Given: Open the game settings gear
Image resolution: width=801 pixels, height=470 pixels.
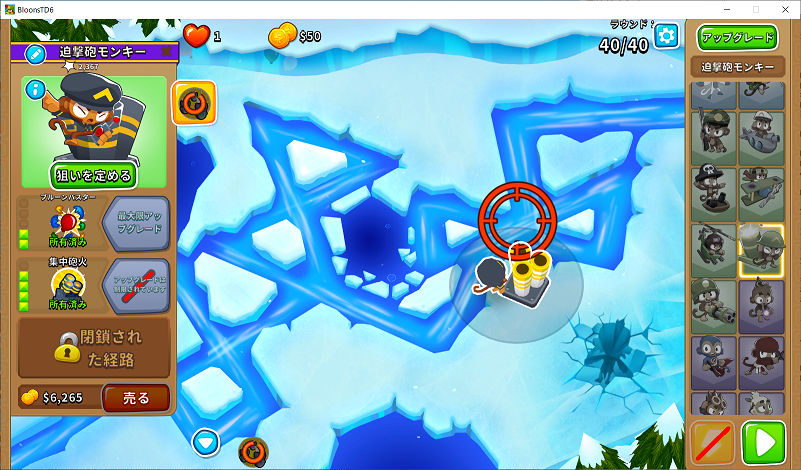Looking at the screenshot, I should (666, 36).
